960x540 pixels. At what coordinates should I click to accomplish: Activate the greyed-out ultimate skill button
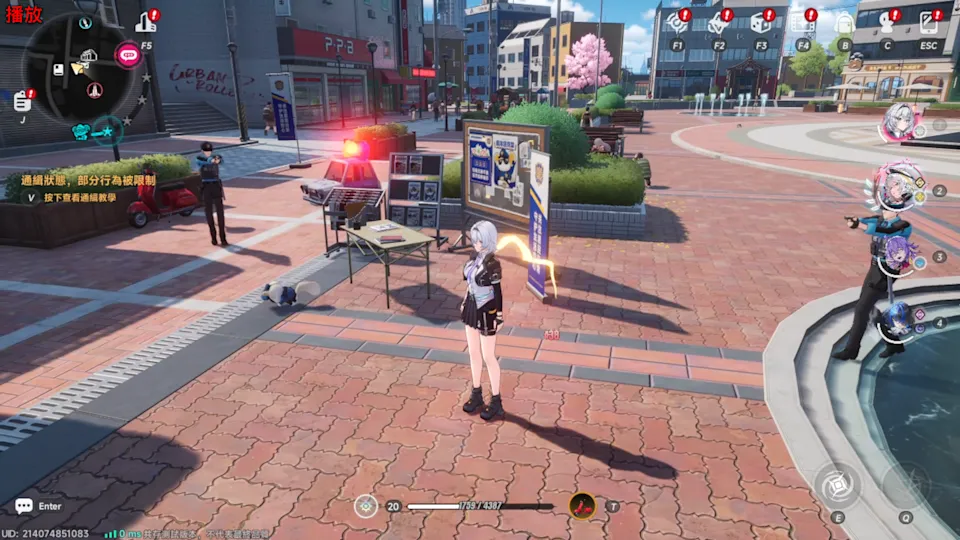coord(905,485)
